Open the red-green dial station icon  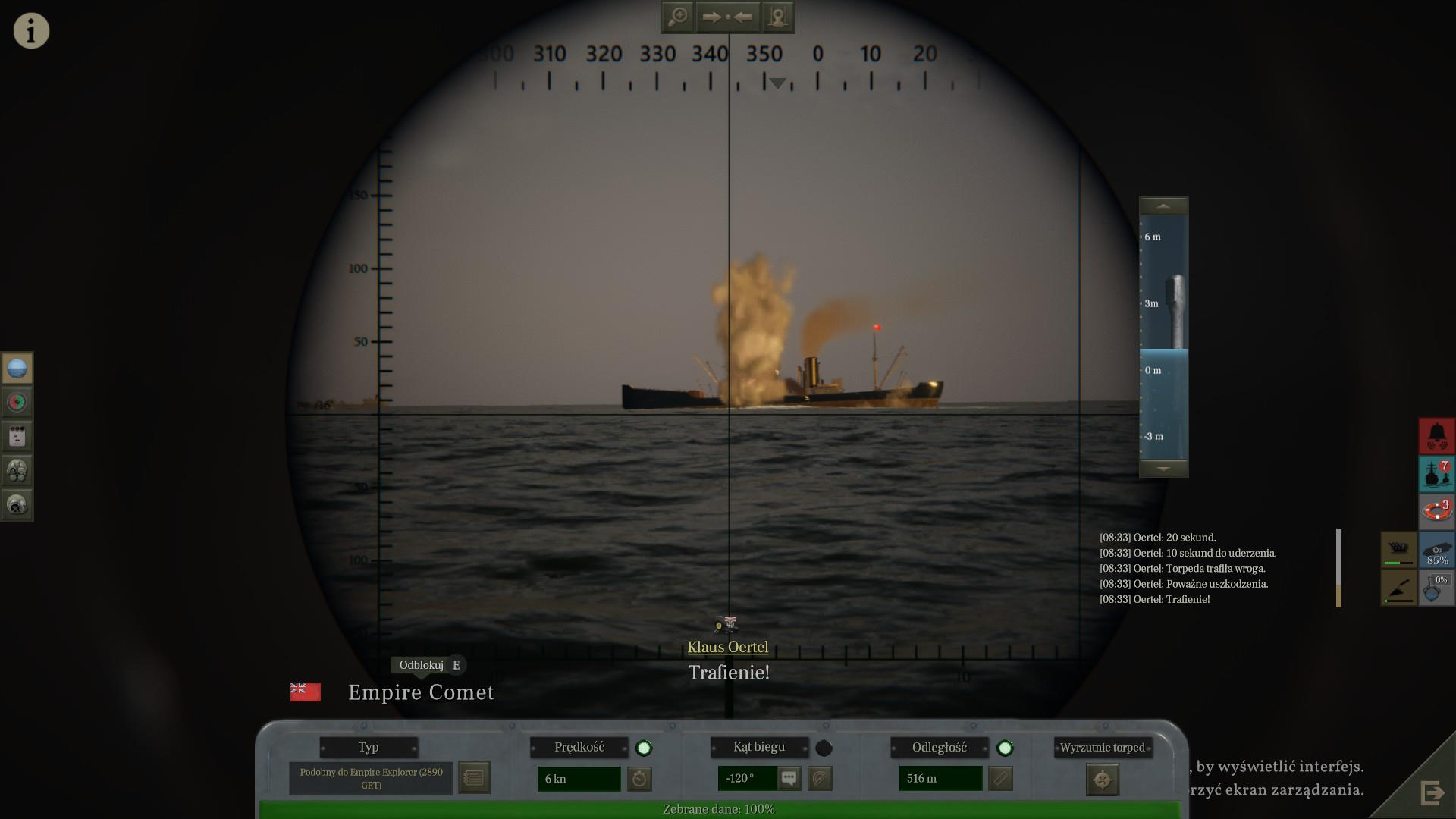17,402
